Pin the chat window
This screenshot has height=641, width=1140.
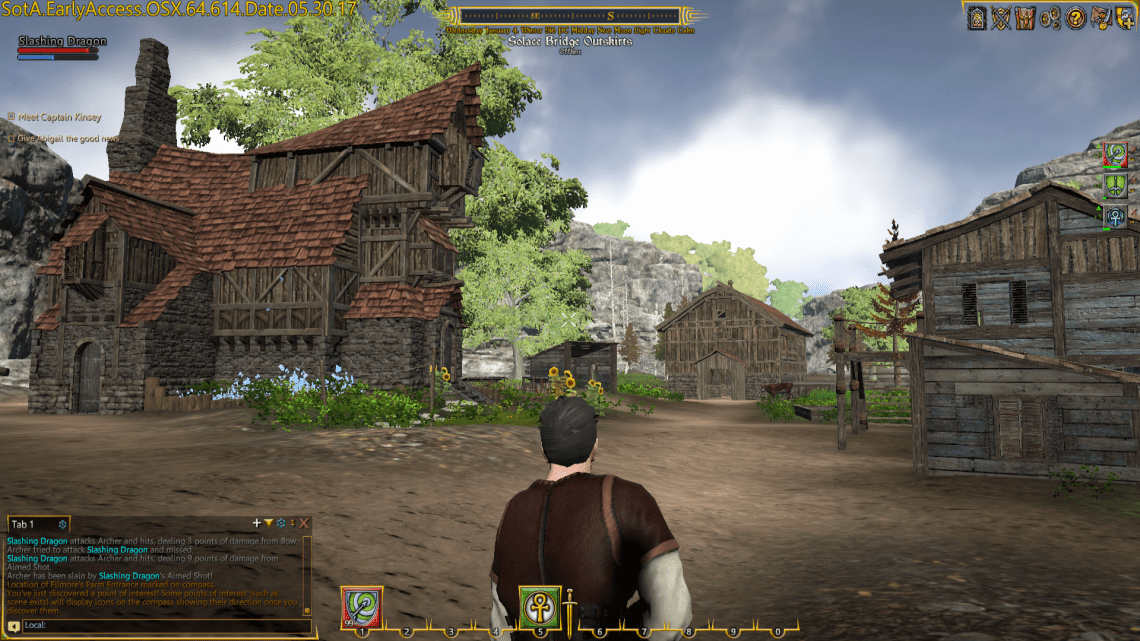pyautogui.click(x=292, y=523)
